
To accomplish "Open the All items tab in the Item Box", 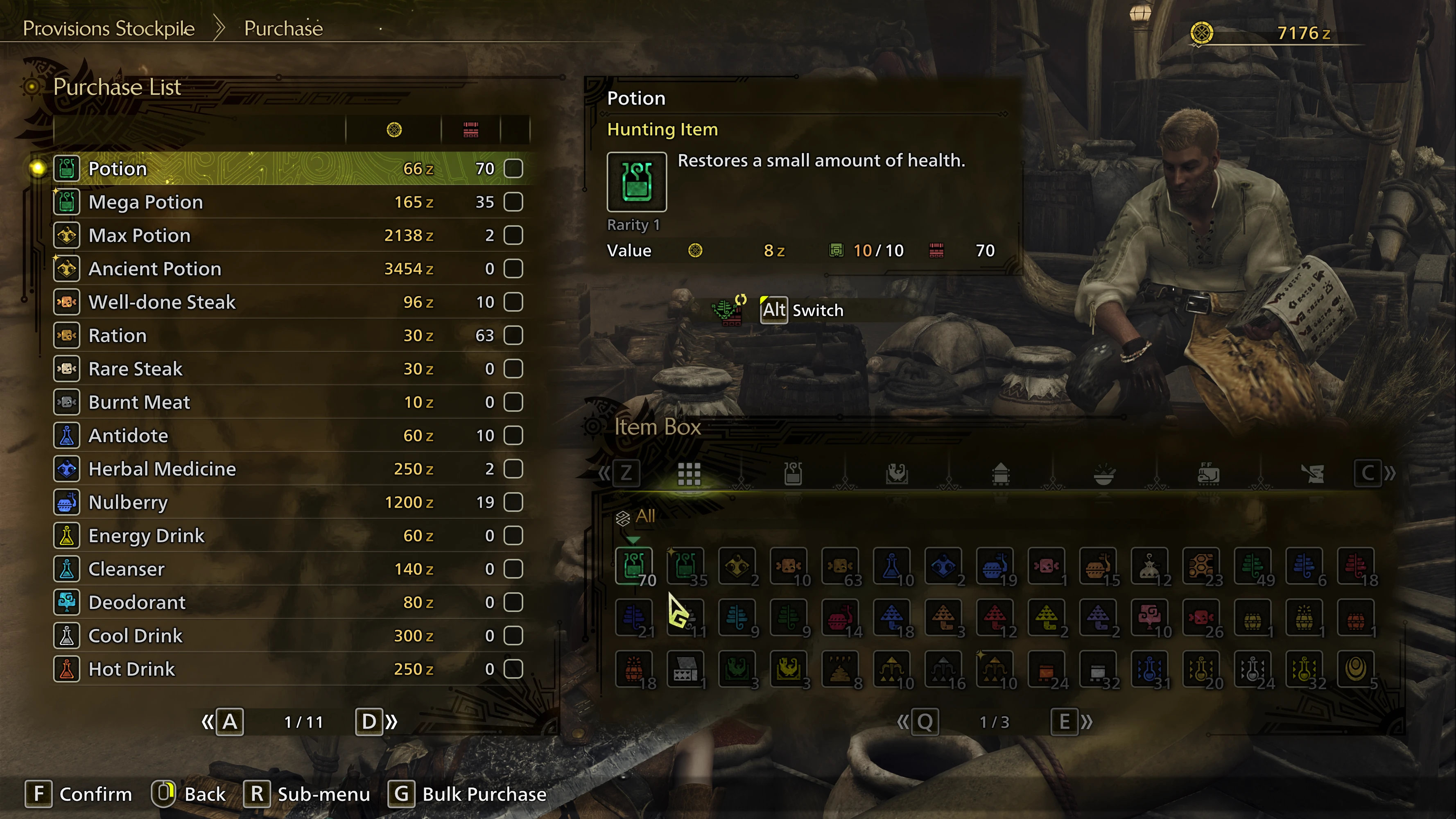I will click(690, 474).
